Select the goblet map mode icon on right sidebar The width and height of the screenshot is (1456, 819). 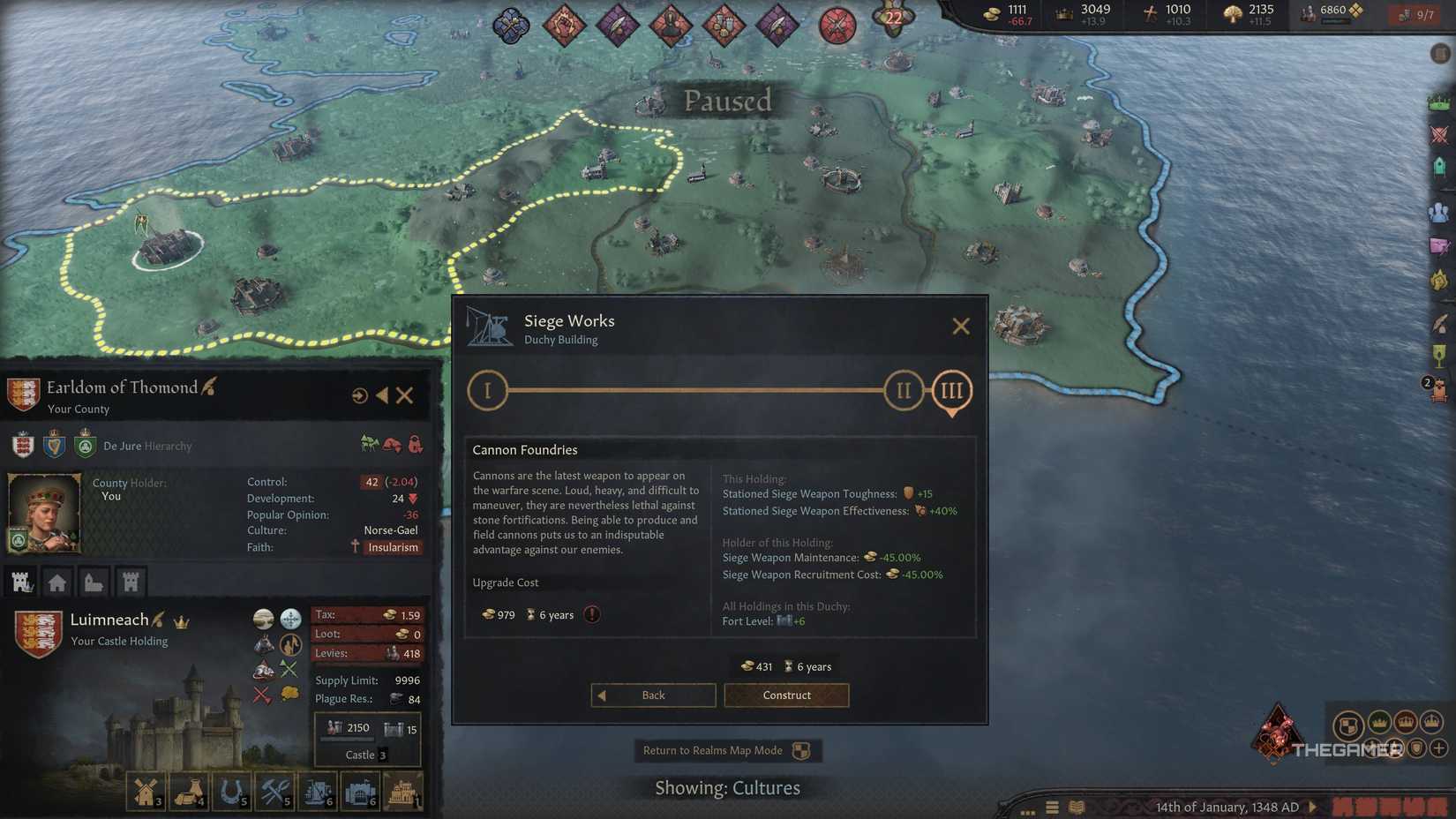[x=1439, y=354]
